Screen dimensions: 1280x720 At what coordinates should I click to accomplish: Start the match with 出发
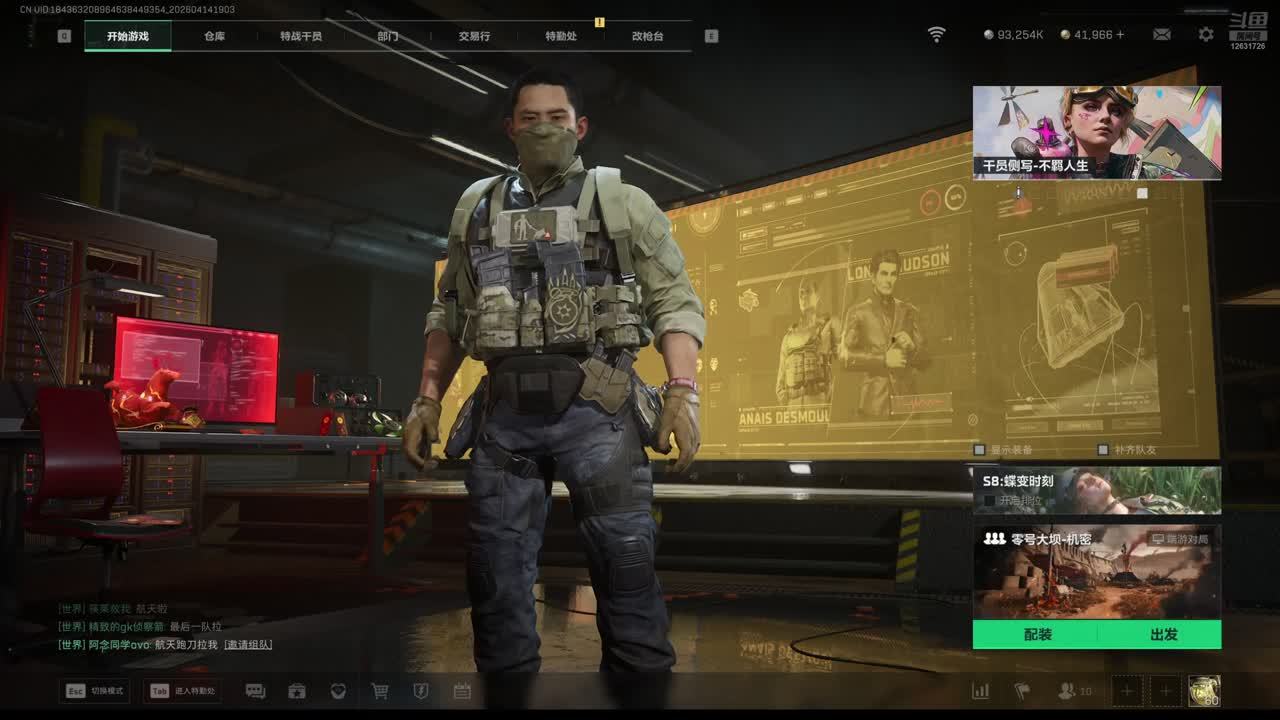[1163, 635]
